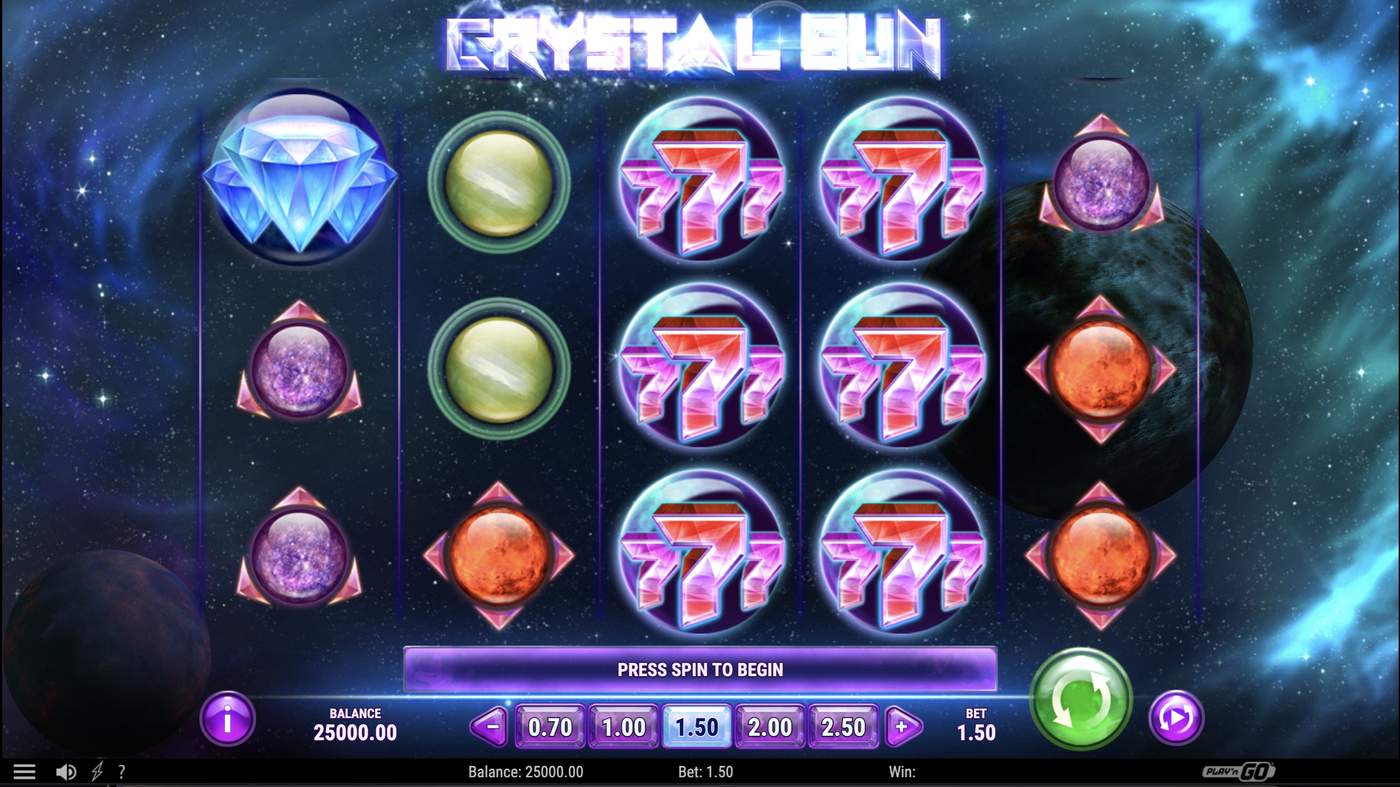This screenshot has width=1400, height=787.
Task: Click the PRESS SPIN TO BEGIN banner
Action: click(700, 669)
